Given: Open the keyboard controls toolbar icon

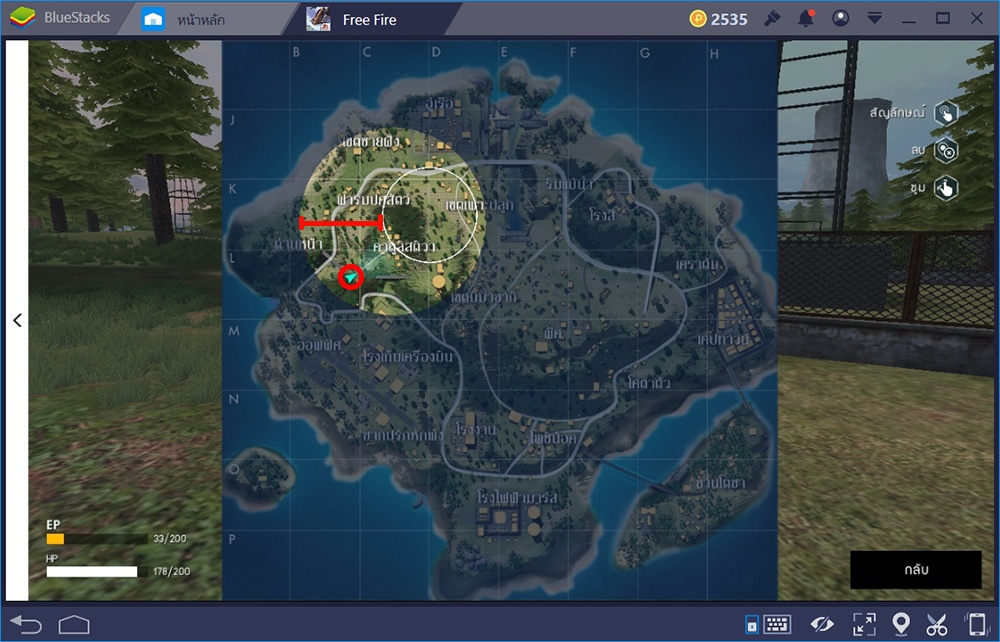Looking at the screenshot, I should [x=777, y=625].
